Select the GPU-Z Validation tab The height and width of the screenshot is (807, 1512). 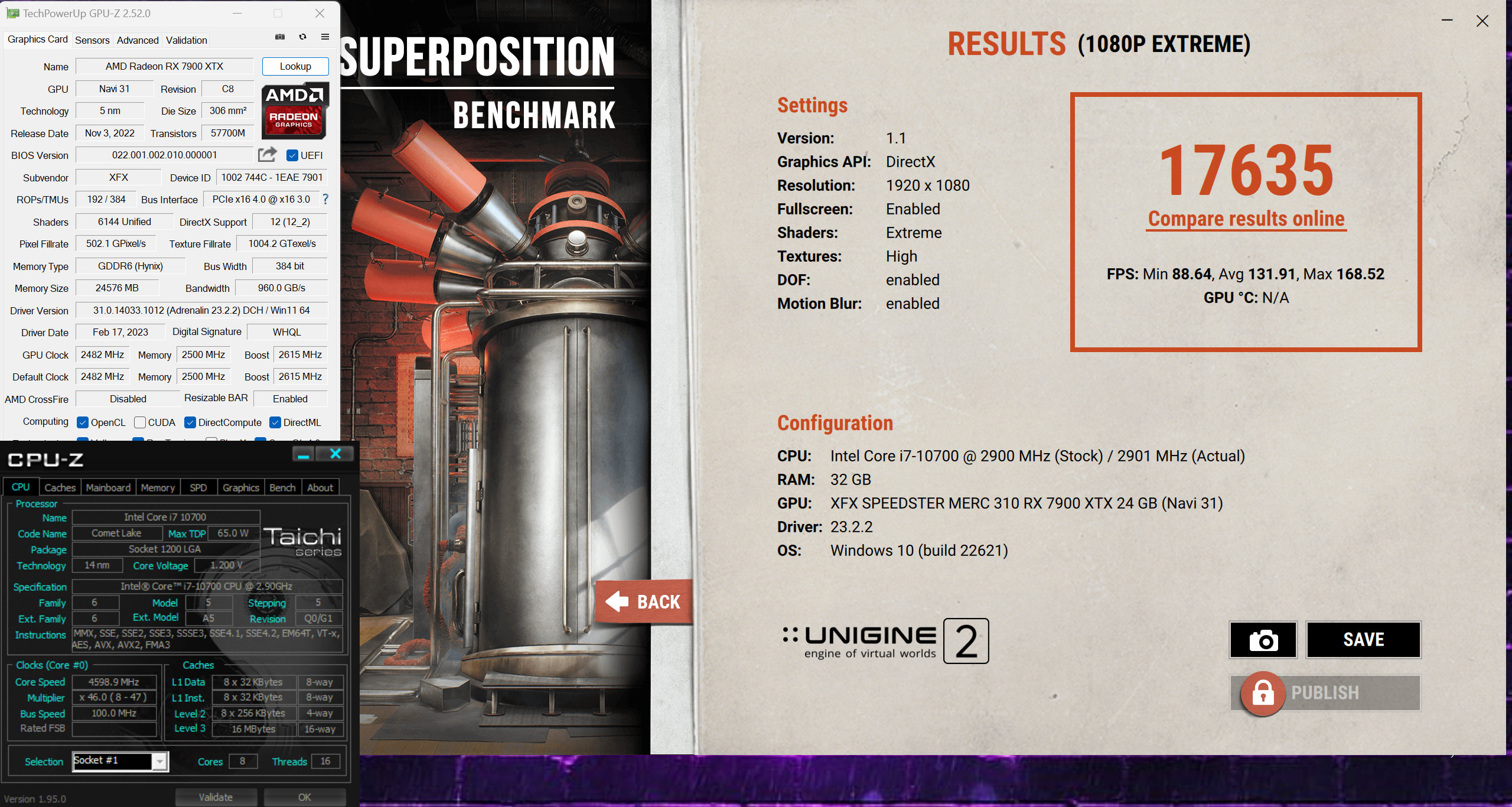pos(186,40)
